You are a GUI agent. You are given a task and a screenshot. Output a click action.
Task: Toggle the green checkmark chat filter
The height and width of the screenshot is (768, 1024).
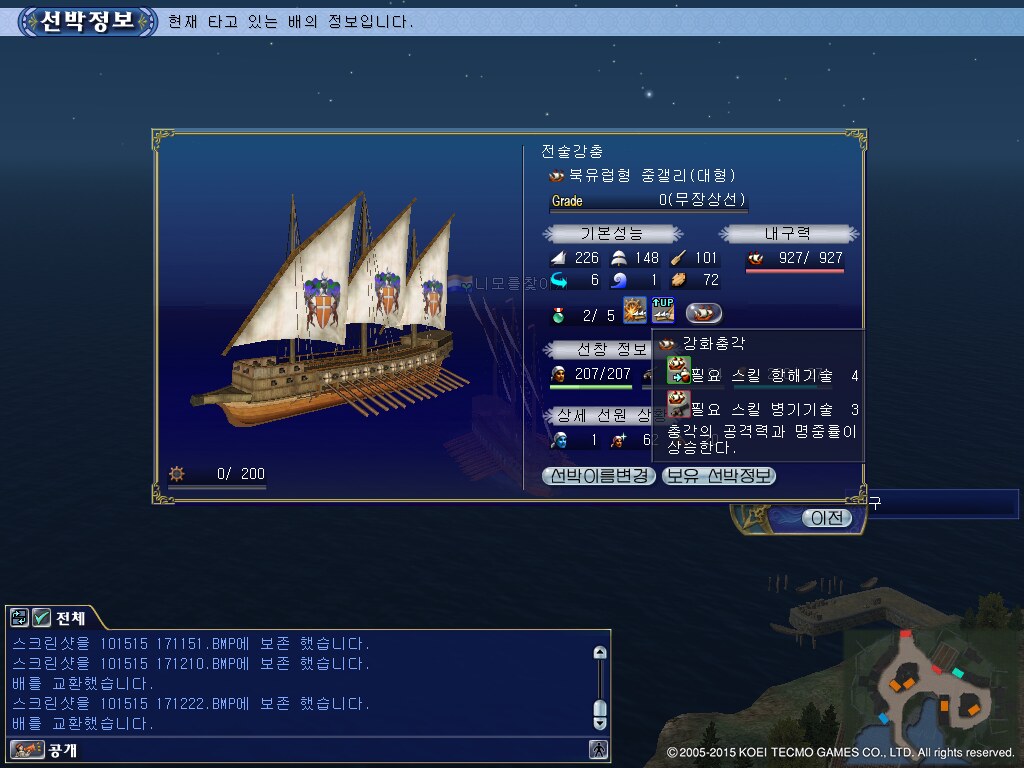42,617
